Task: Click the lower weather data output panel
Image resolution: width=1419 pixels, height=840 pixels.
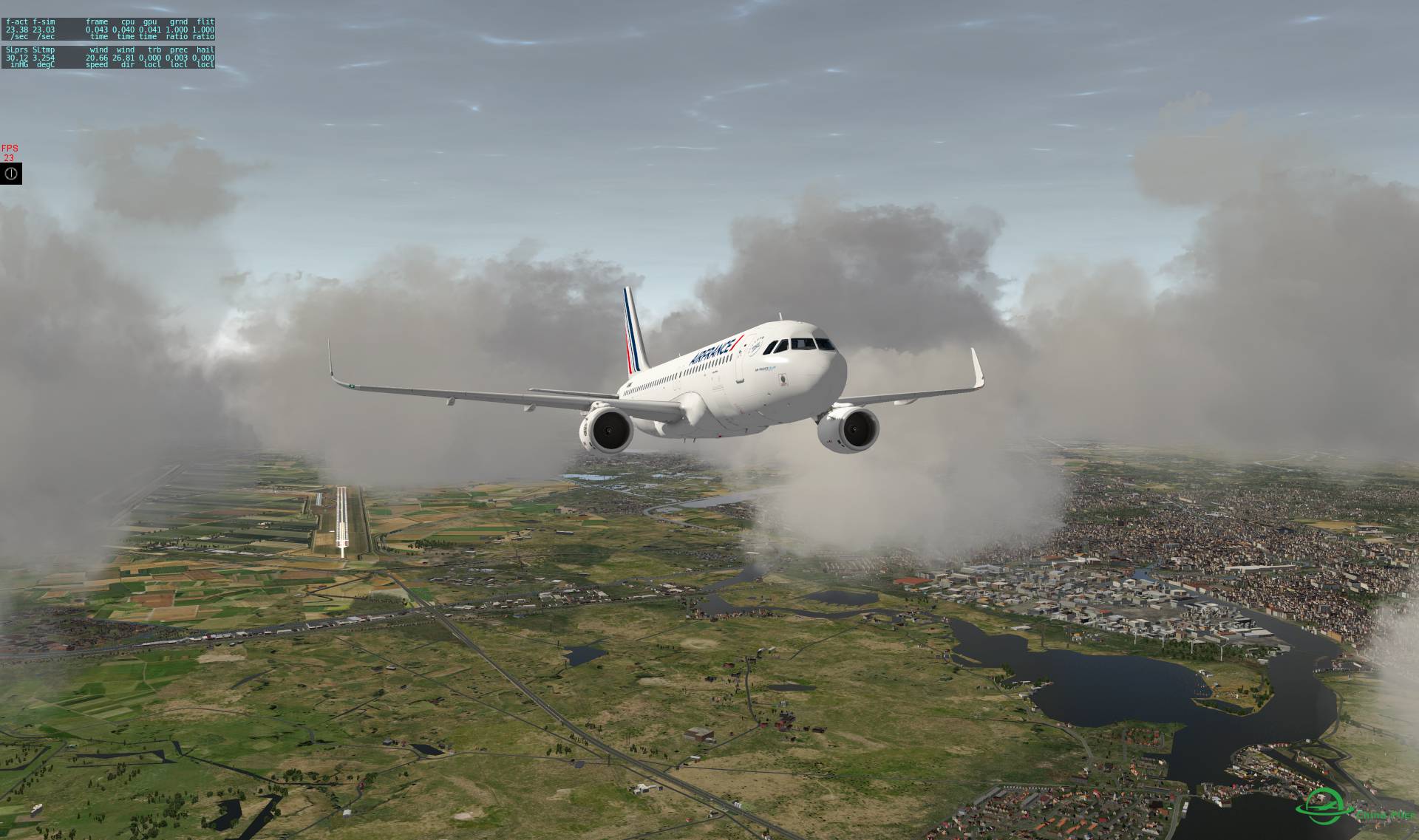Action: point(108,58)
